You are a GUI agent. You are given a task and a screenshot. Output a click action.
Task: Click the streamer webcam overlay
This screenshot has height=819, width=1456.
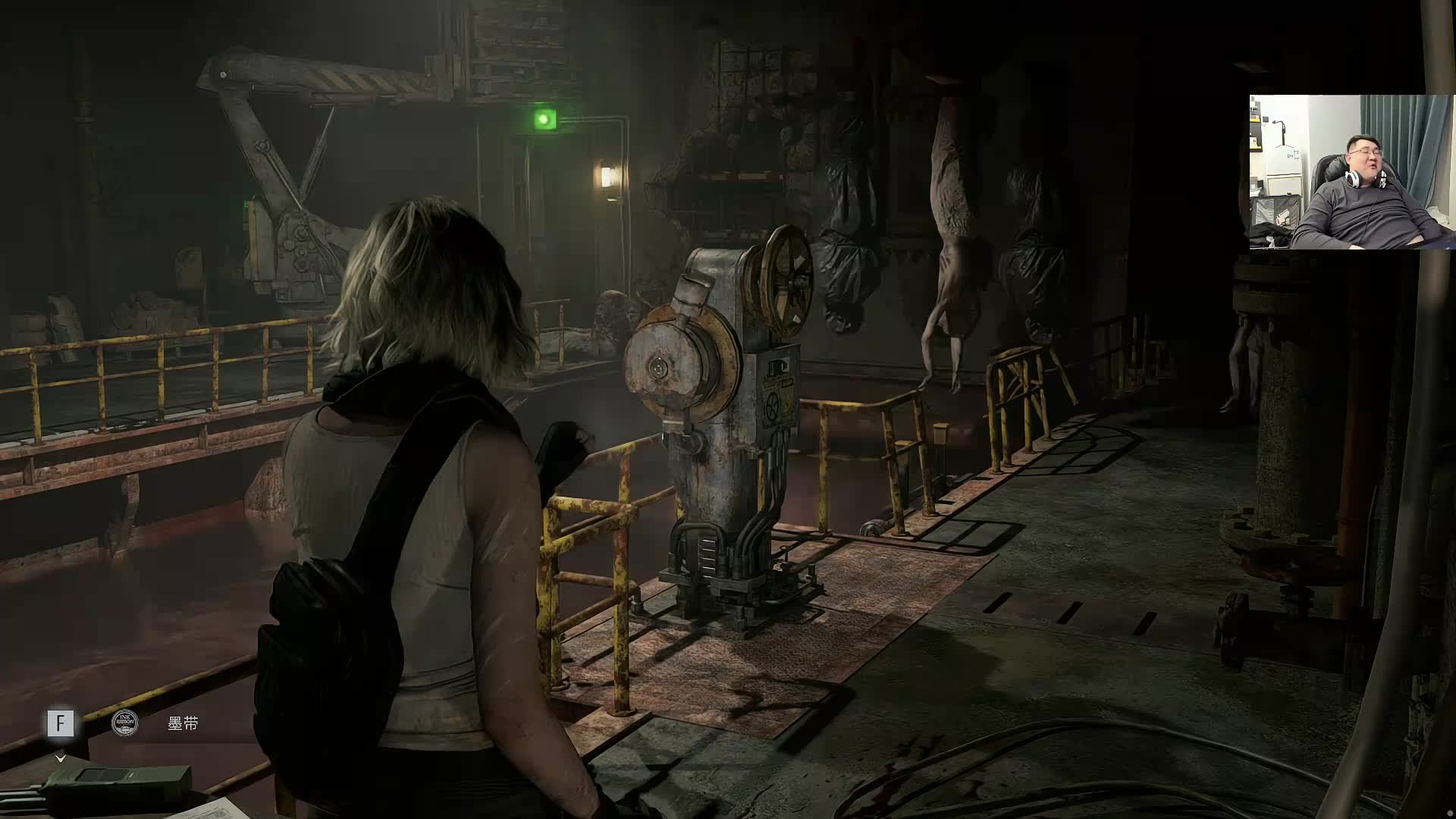tap(1351, 172)
